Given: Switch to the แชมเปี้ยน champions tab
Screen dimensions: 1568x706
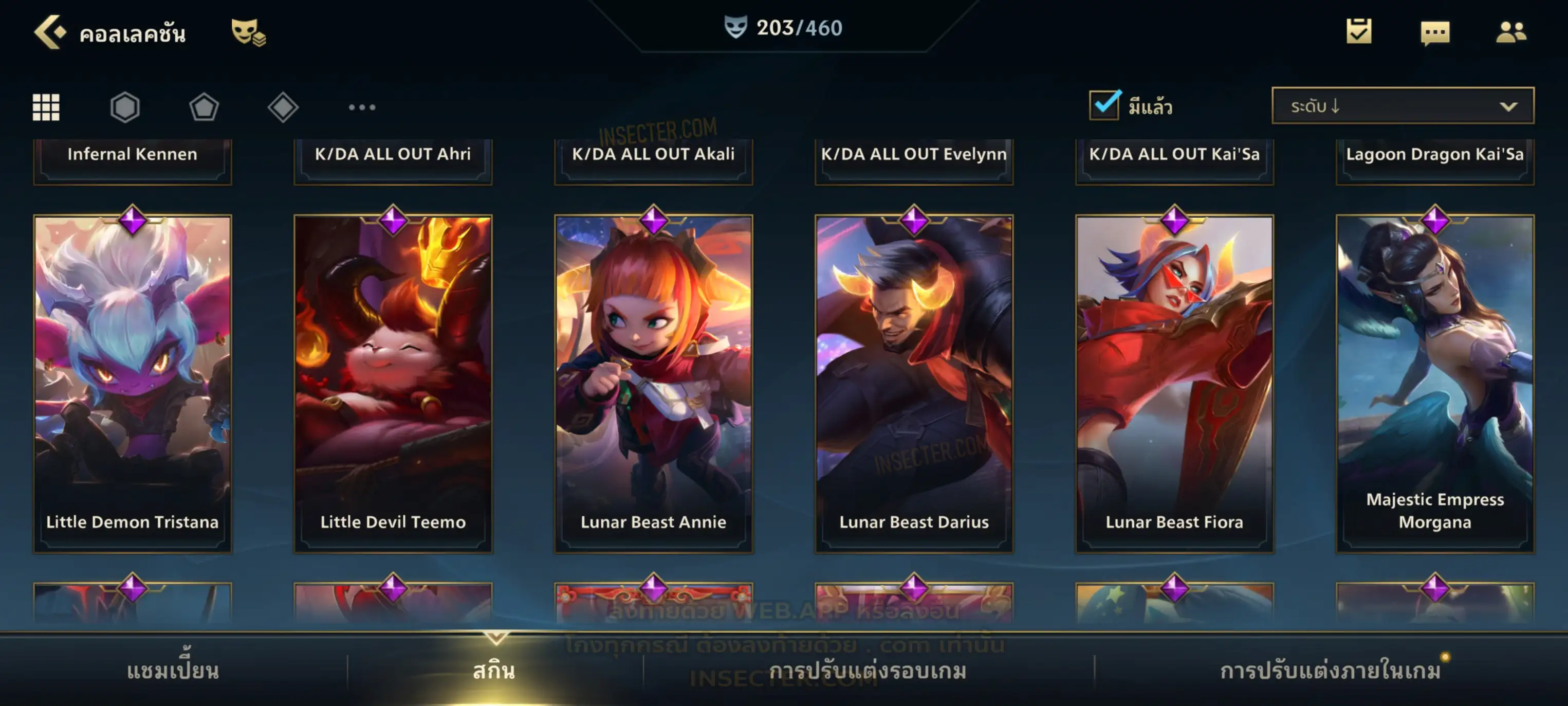Looking at the screenshot, I should click(173, 671).
